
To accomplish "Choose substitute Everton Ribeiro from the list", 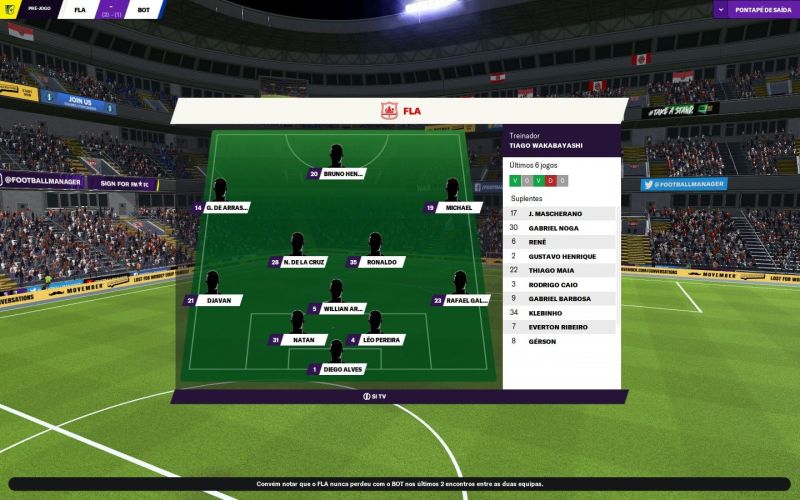I will pyautogui.click(x=561, y=327).
